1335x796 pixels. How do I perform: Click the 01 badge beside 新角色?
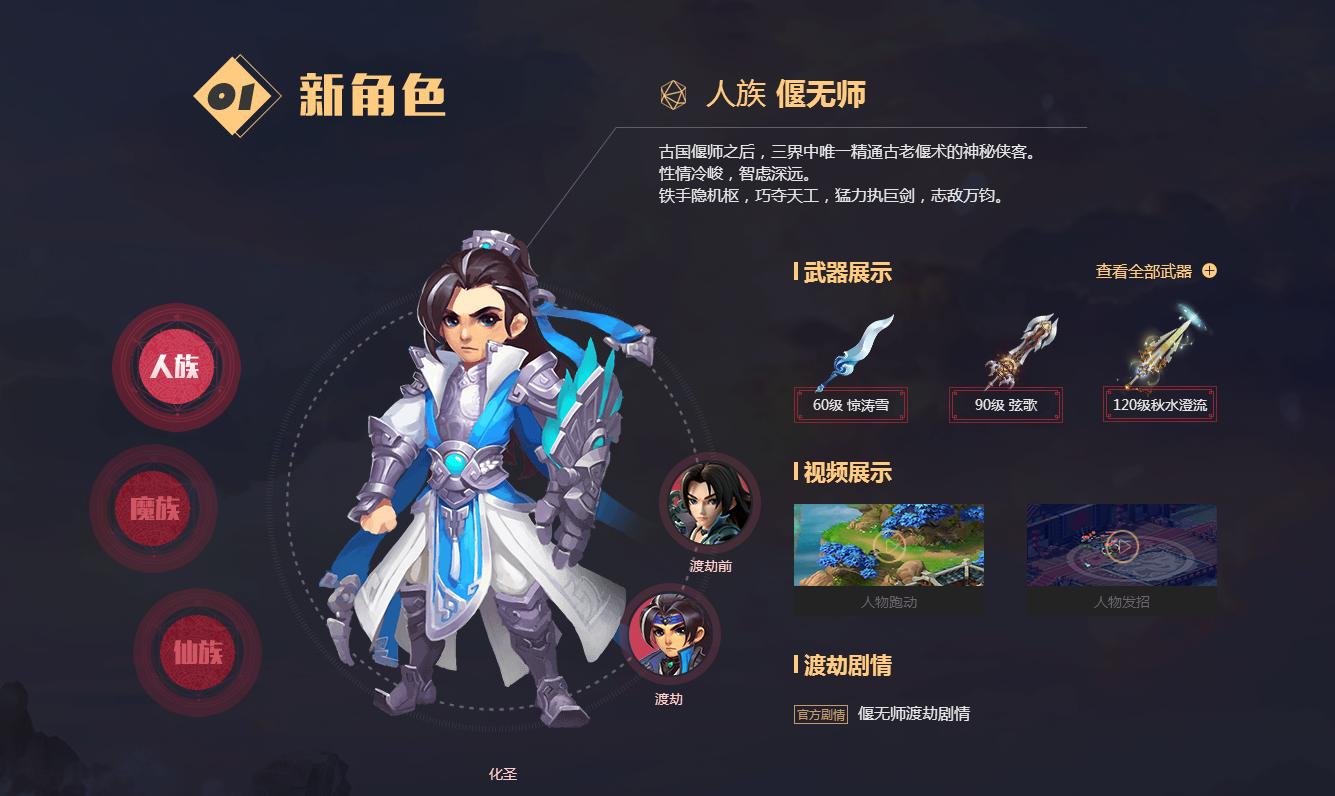coord(232,94)
